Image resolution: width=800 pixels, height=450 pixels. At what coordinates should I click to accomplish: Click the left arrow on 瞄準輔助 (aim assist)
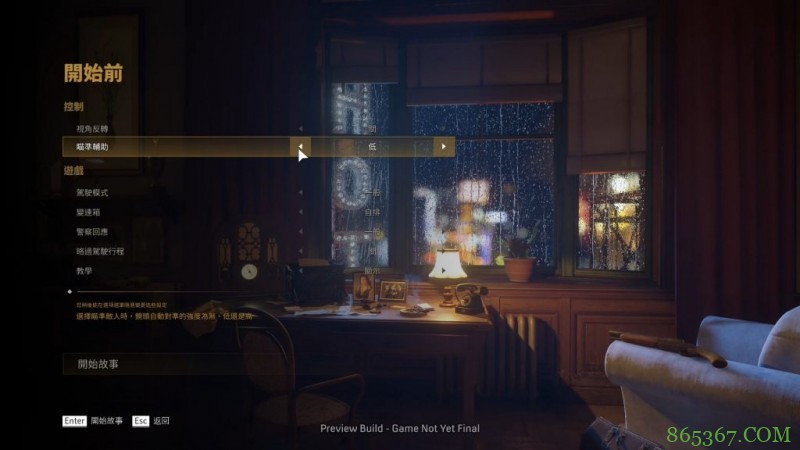pyautogui.click(x=301, y=147)
